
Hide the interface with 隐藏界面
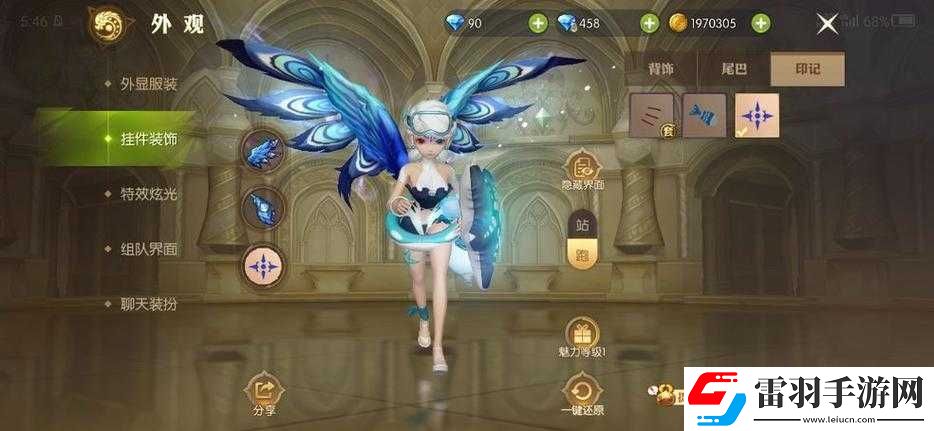tap(584, 170)
